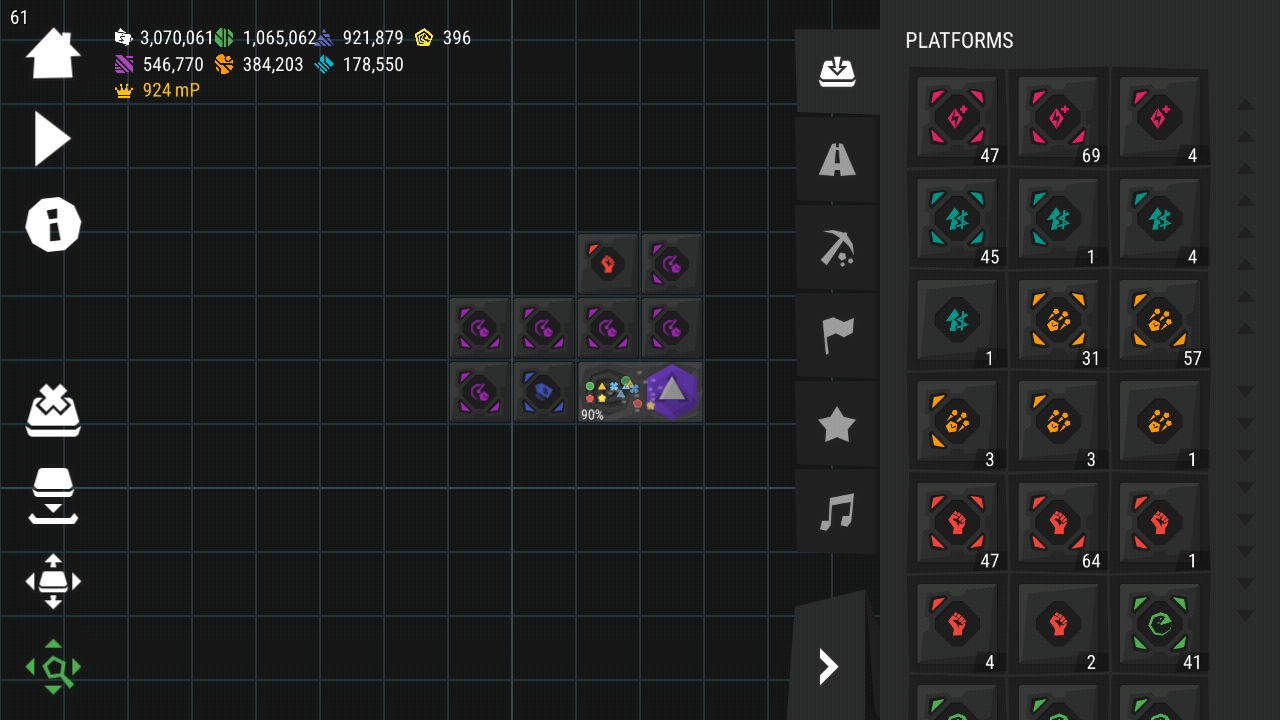This screenshot has height=720, width=1280.
Task: Select the orange platform with 57 count
Action: point(1159,320)
